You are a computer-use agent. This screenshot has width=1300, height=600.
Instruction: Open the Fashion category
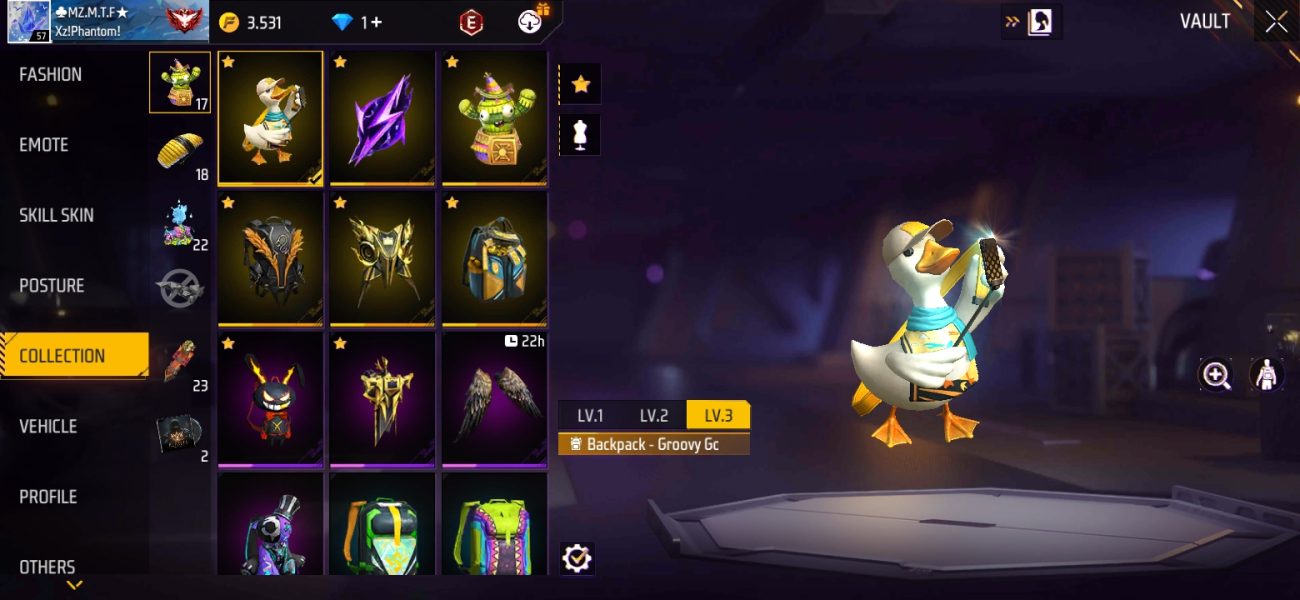point(51,75)
